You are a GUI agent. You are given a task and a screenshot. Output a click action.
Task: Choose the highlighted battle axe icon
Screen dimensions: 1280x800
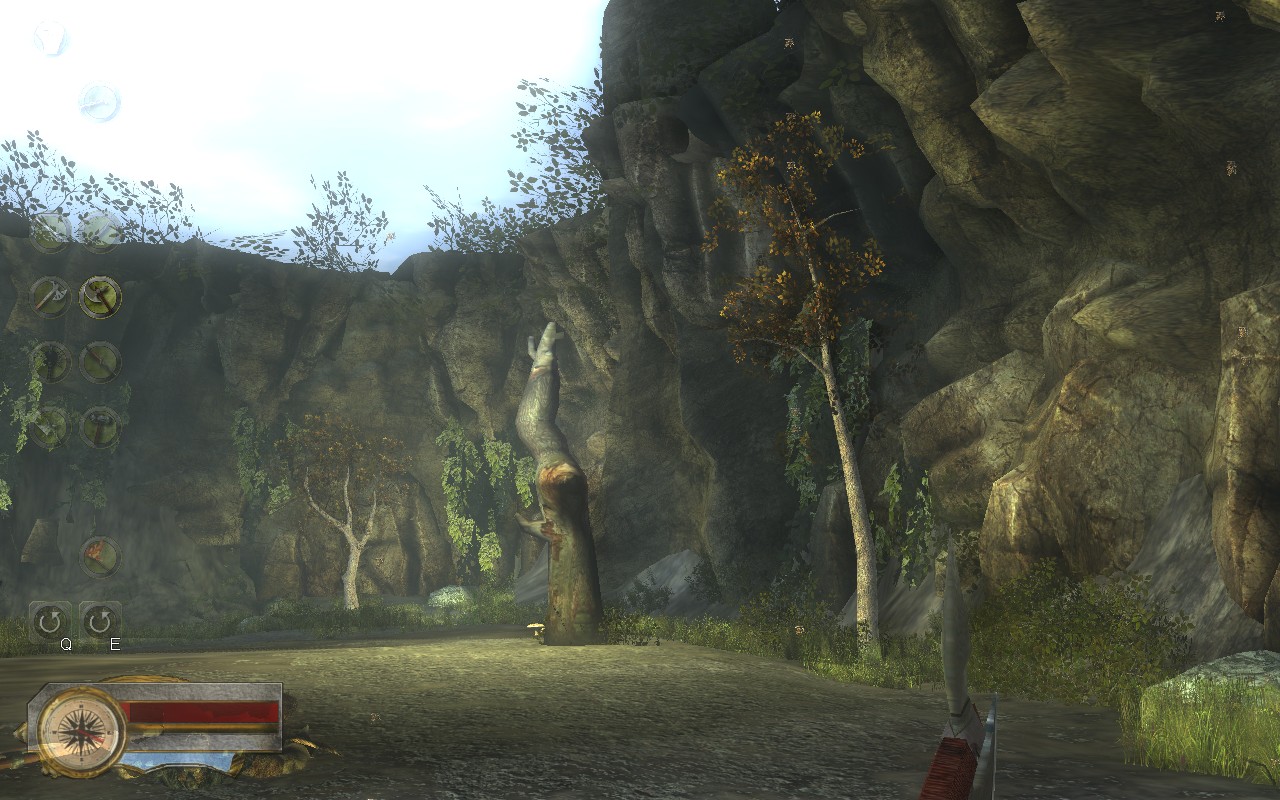pos(100,297)
